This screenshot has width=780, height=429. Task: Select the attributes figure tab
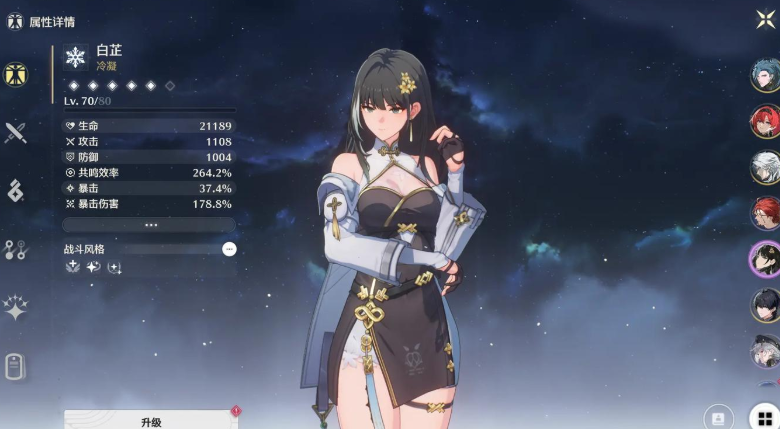[x=15, y=75]
